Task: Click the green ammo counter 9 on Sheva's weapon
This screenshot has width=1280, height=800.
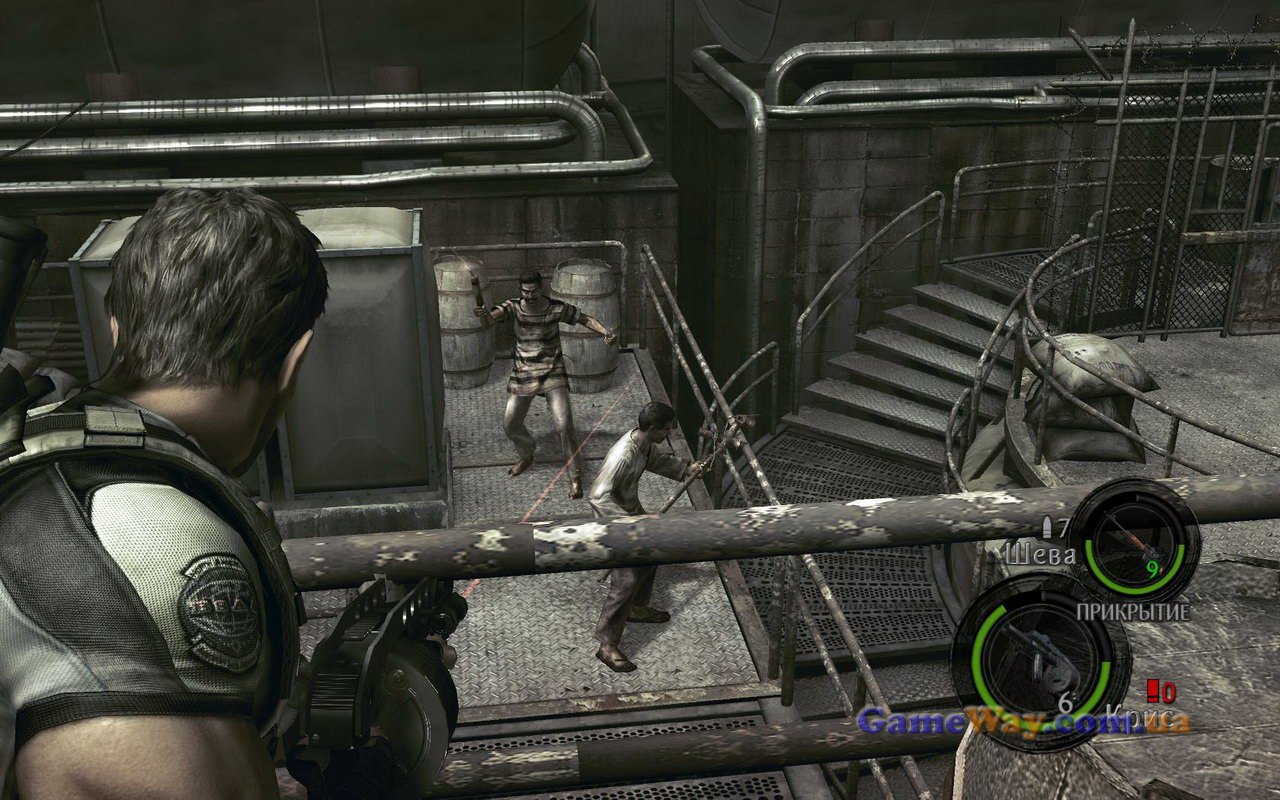Action: 1152,568
